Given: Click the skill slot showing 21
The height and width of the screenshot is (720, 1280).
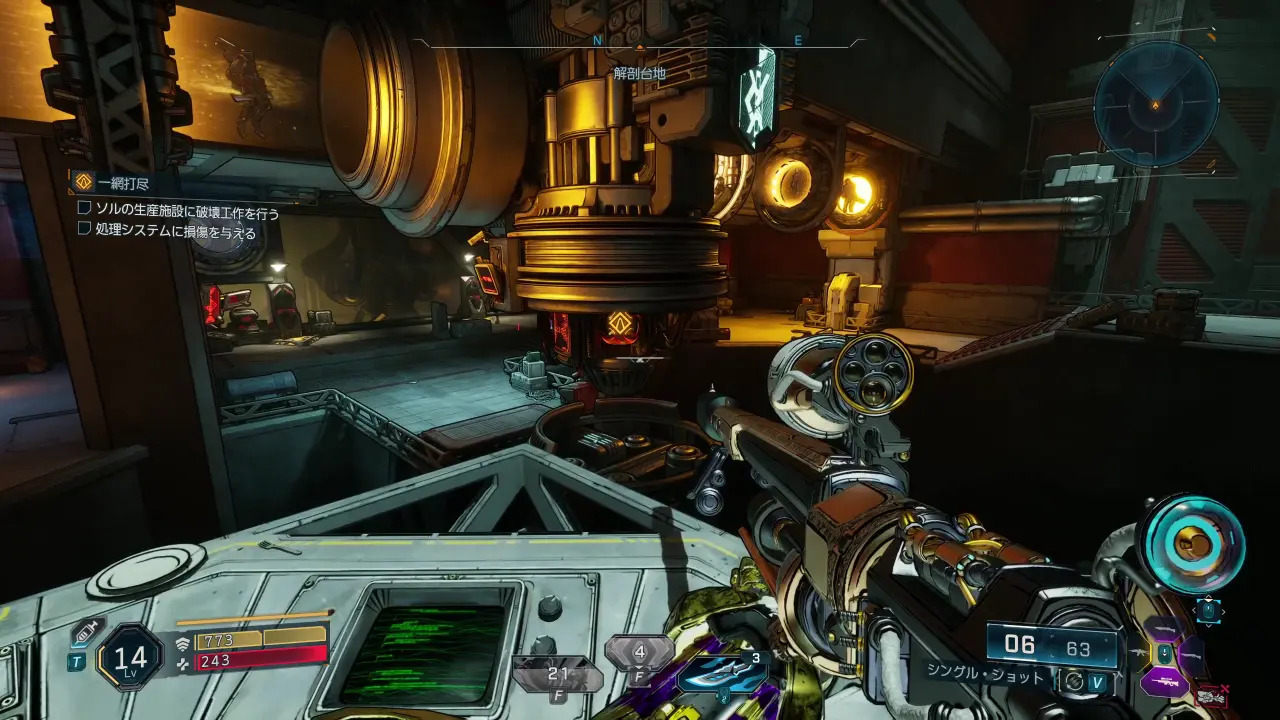Looking at the screenshot, I should pos(557,675).
